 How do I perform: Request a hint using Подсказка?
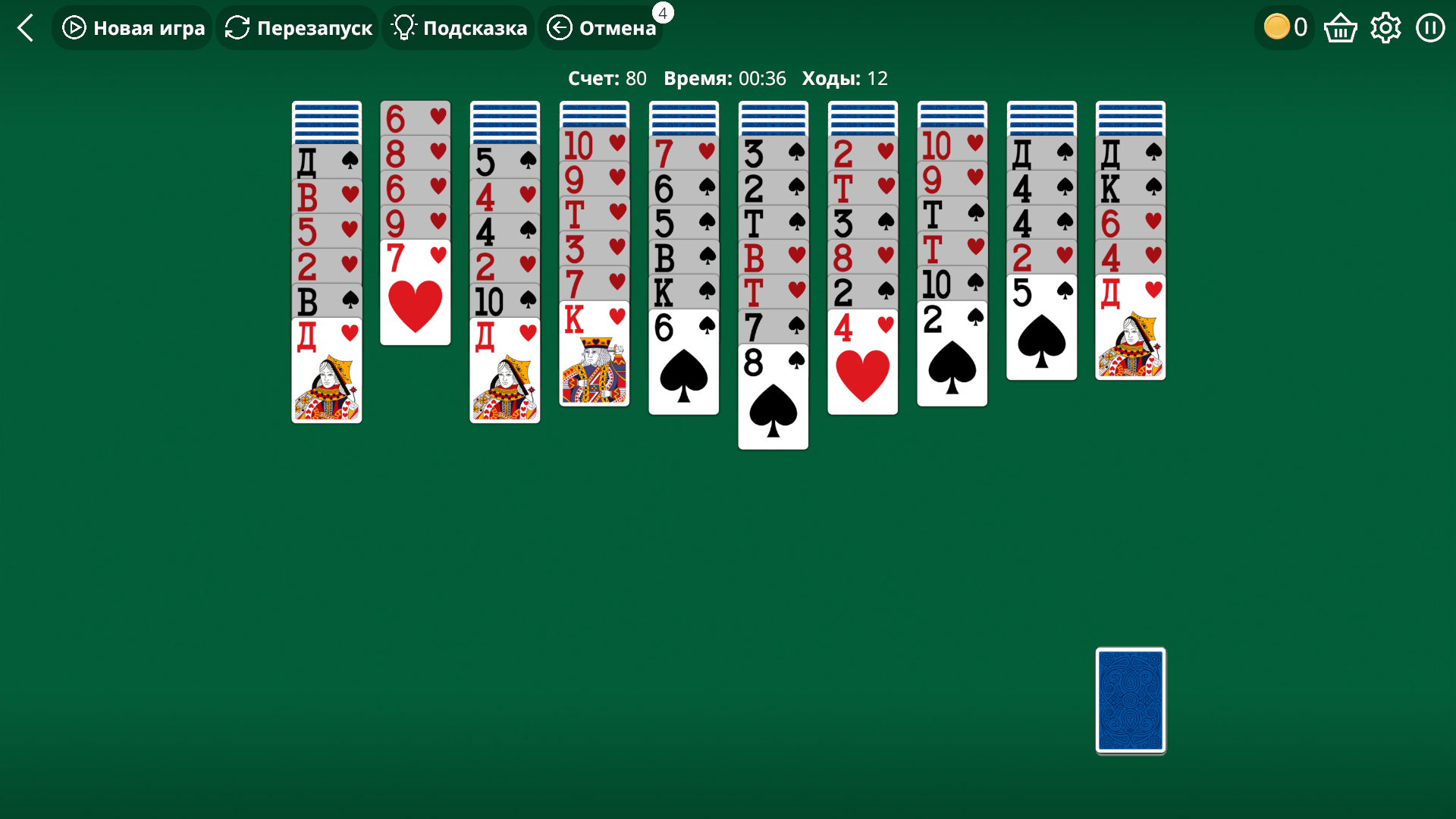click(457, 27)
